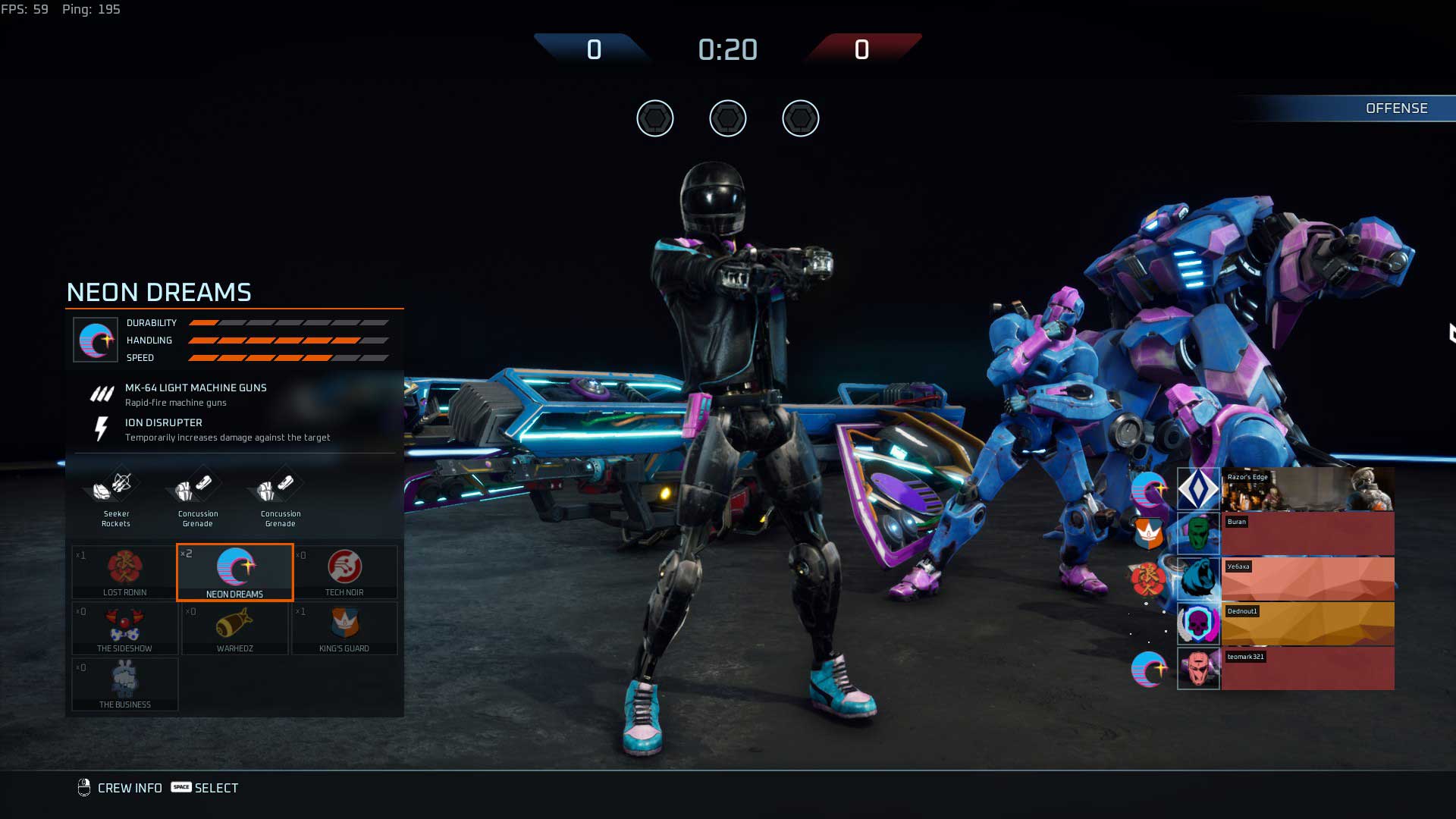
Task: Select the Razor's Edge player row
Action: coord(1285,489)
